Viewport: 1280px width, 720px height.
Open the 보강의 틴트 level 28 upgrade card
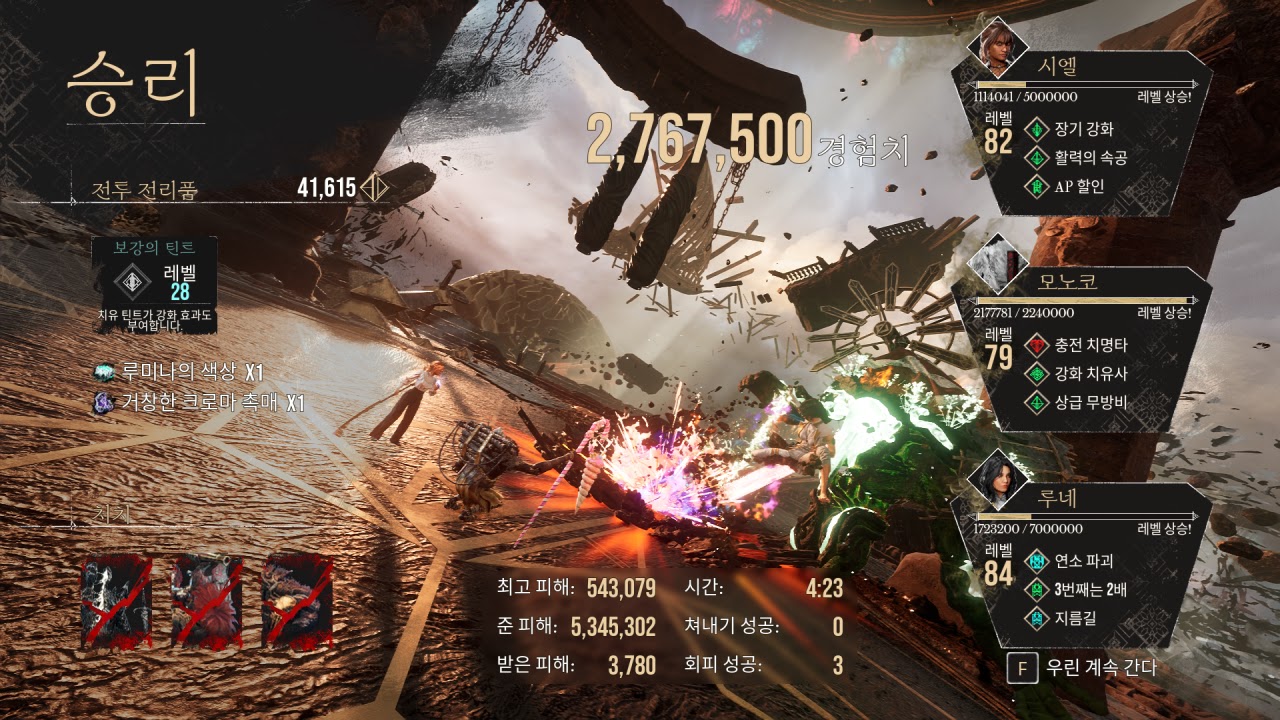[154, 283]
